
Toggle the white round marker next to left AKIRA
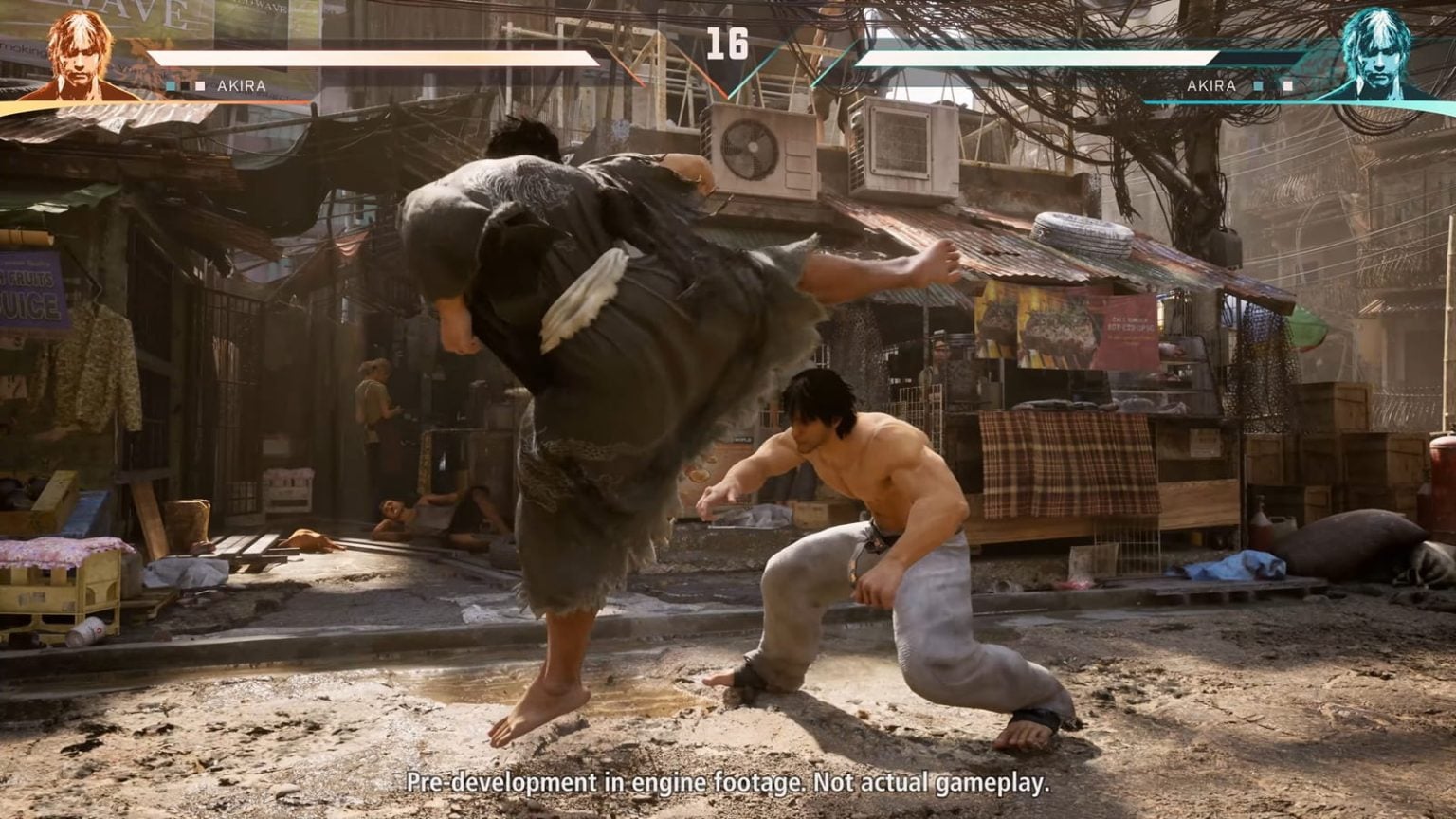[x=199, y=84]
